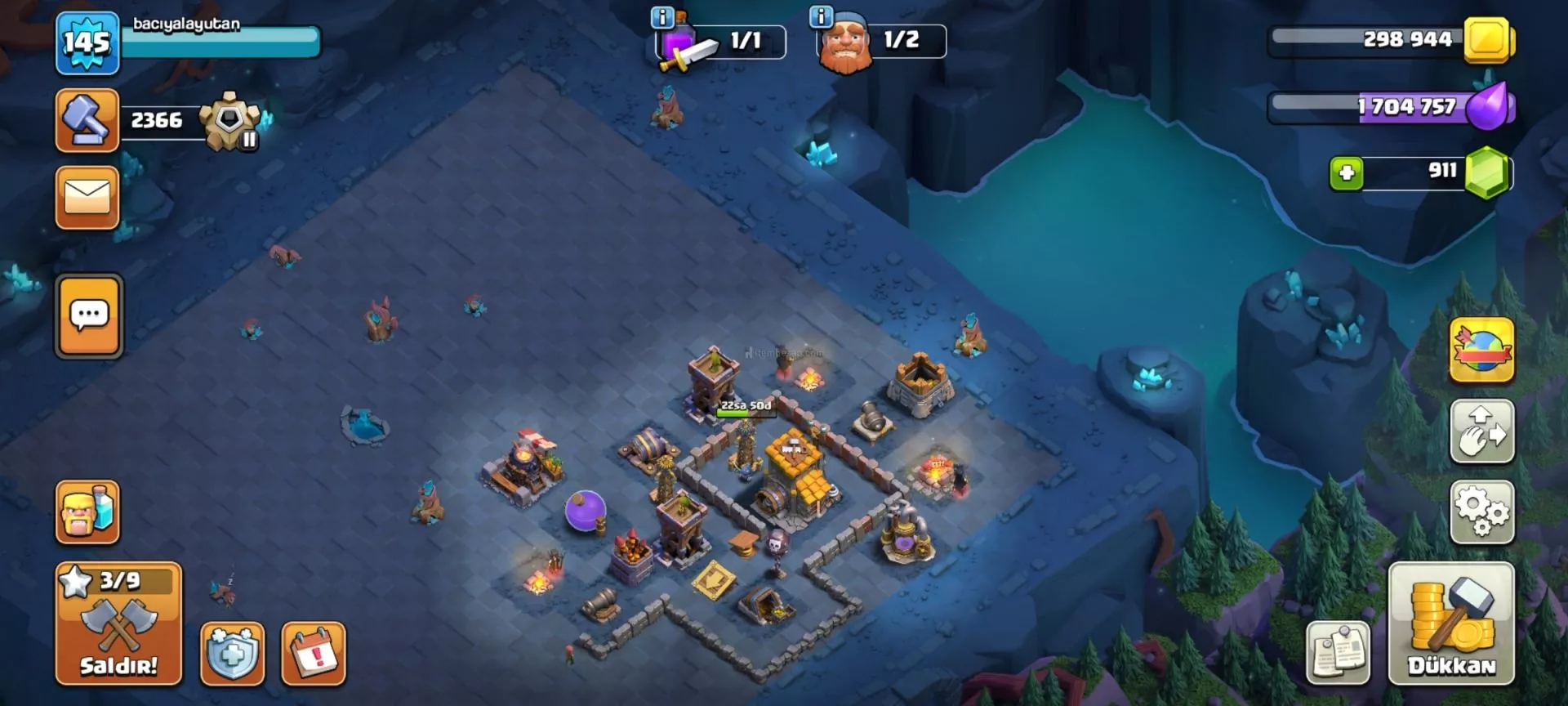Open the shield protection button
The height and width of the screenshot is (706, 1568).
(x=233, y=653)
